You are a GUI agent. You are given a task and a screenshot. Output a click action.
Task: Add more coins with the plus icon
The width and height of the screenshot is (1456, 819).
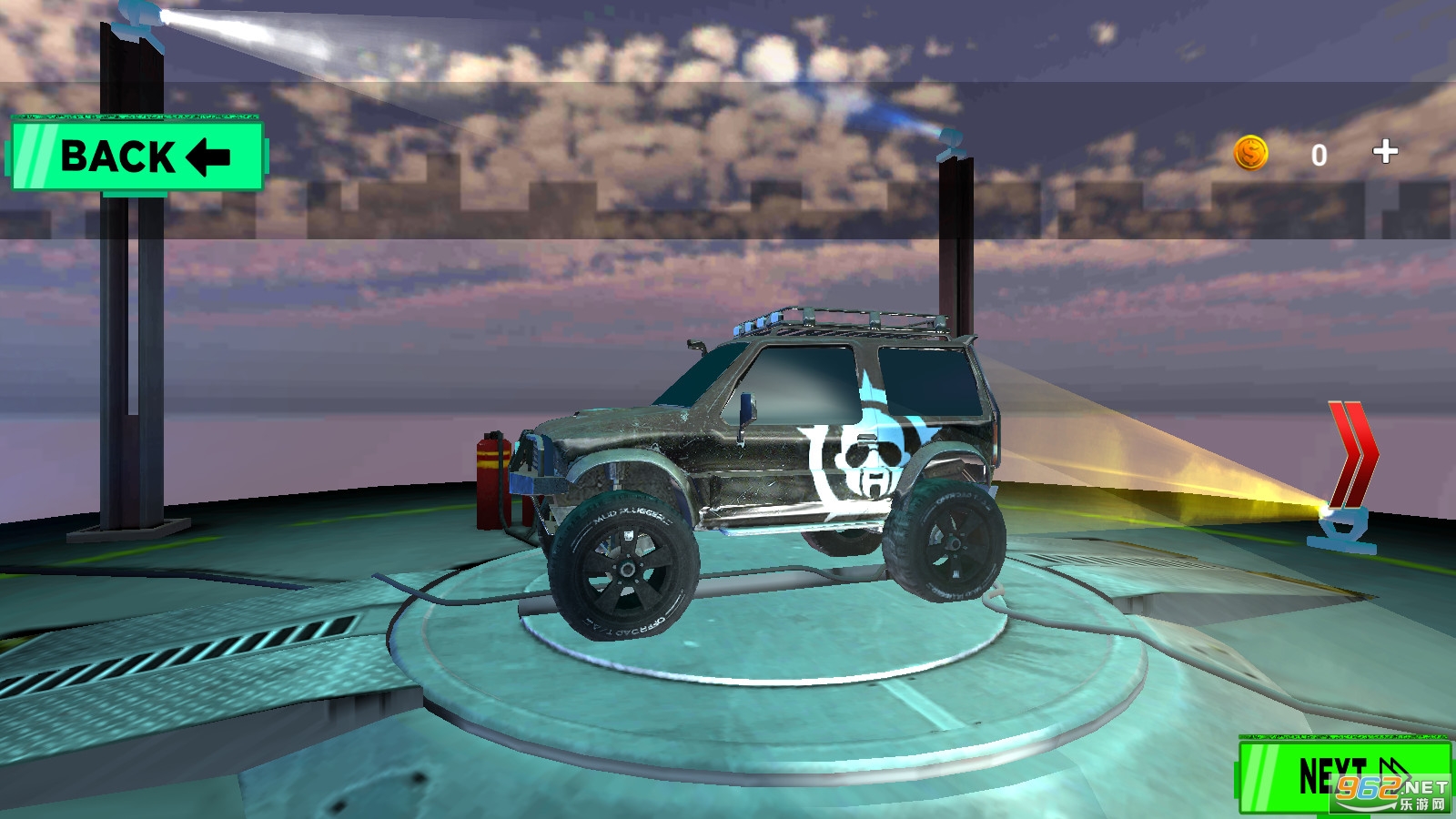(1385, 151)
